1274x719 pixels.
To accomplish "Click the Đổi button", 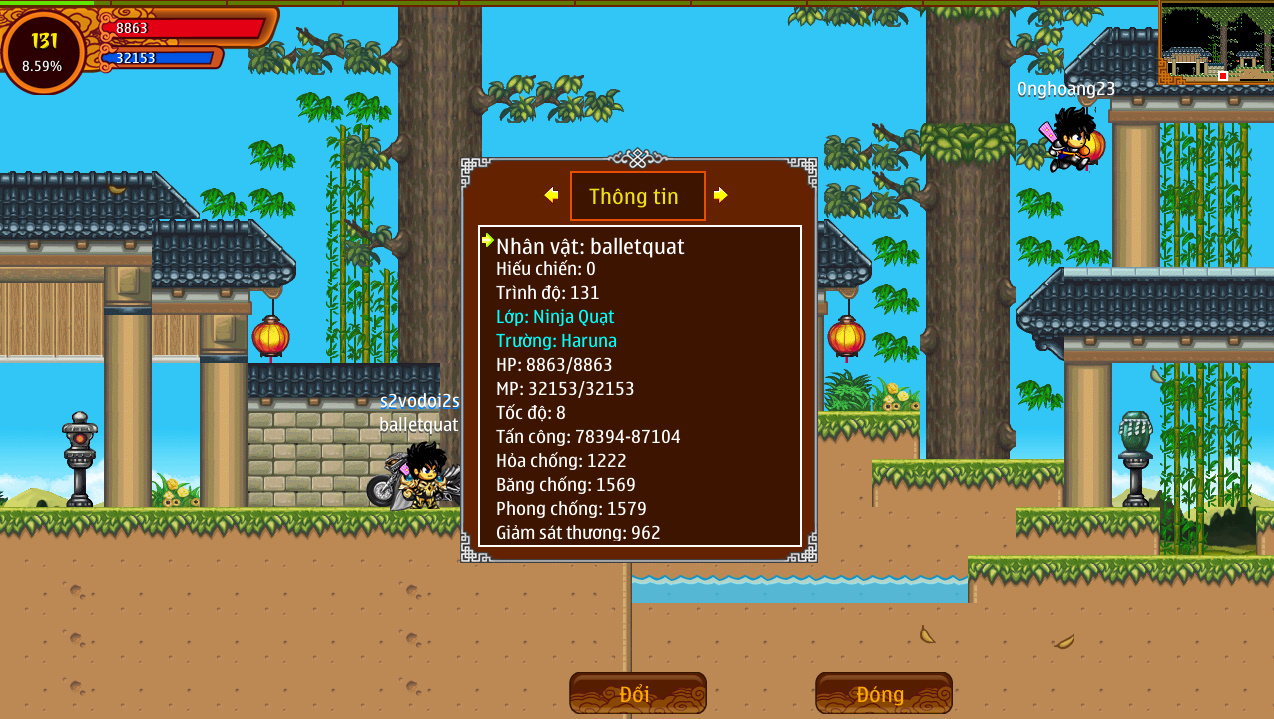I will [637, 693].
